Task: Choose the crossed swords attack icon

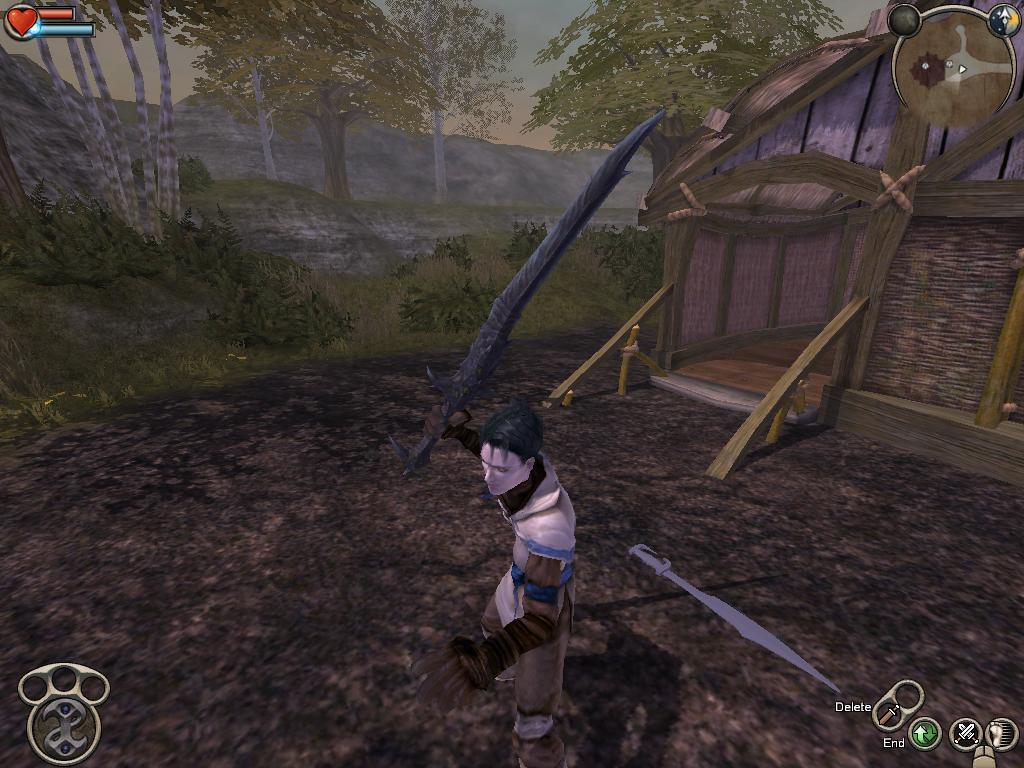Action: click(x=965, y=734)
